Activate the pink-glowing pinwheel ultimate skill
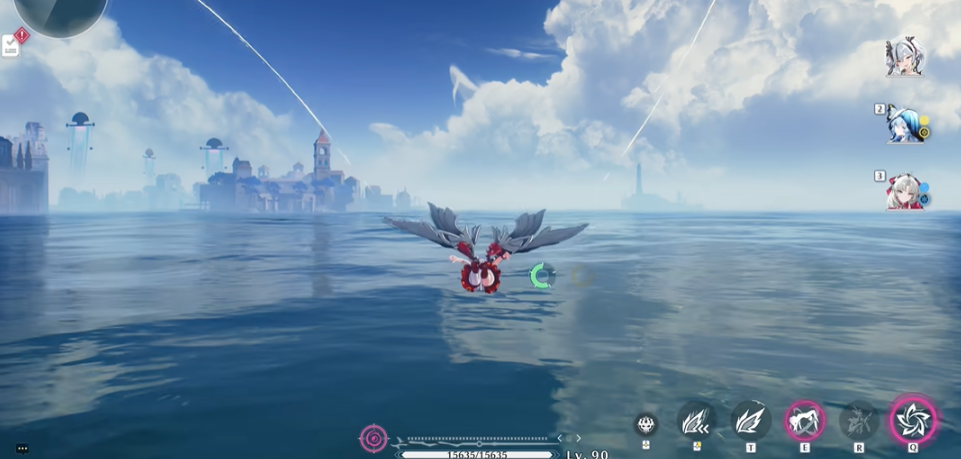 (913, 420)
